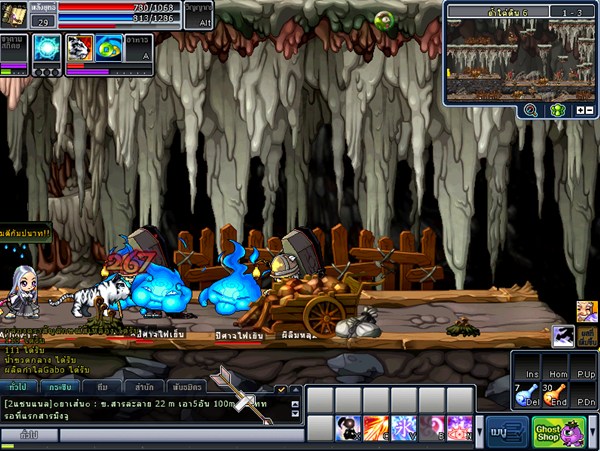600x451 pixels.
Task: Switch to the first chat tab
Action: click(x=18, y=386)
